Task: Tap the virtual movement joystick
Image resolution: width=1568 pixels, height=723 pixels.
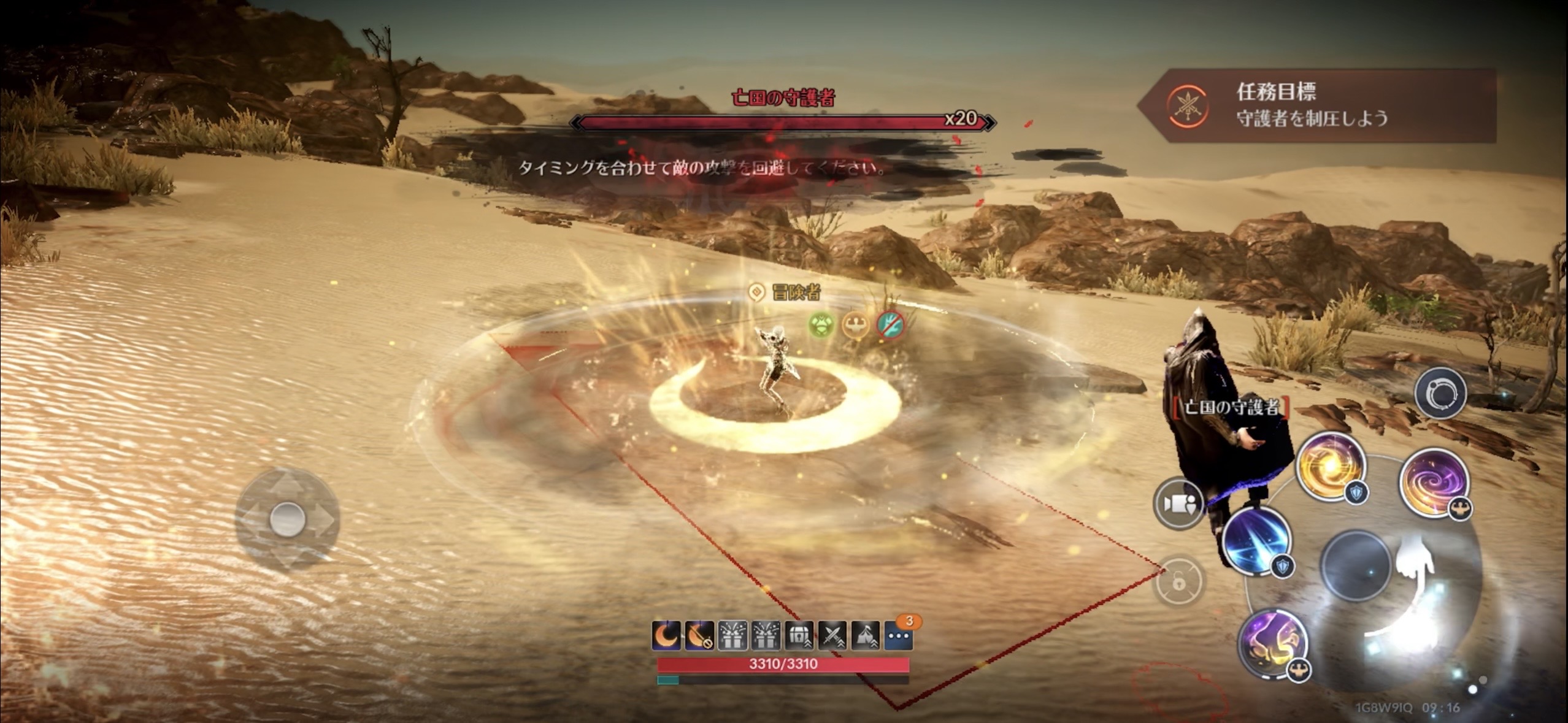Action: tap(287, 519)
